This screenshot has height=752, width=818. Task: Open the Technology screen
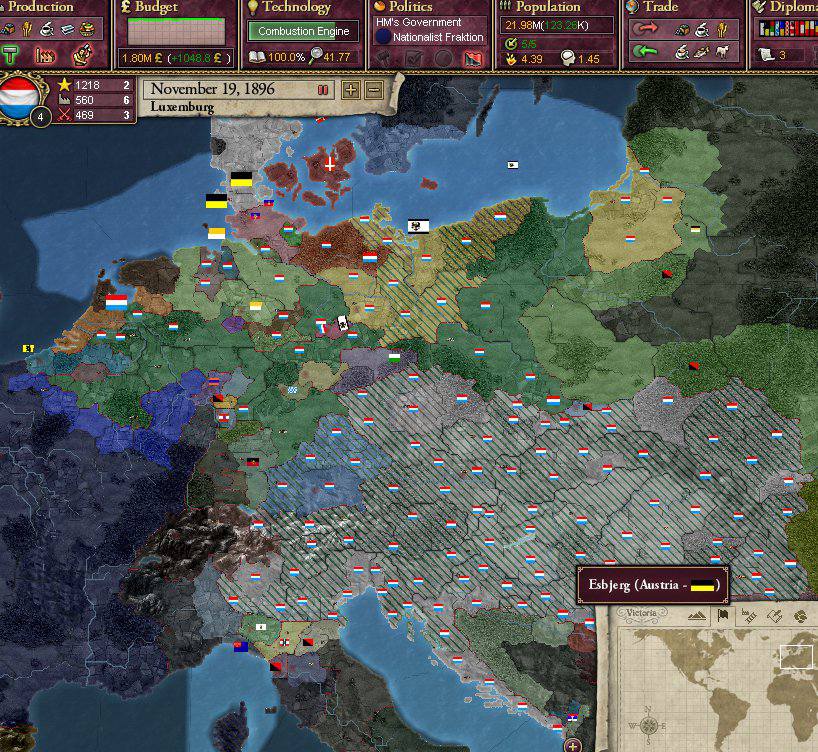pos(295,8)
